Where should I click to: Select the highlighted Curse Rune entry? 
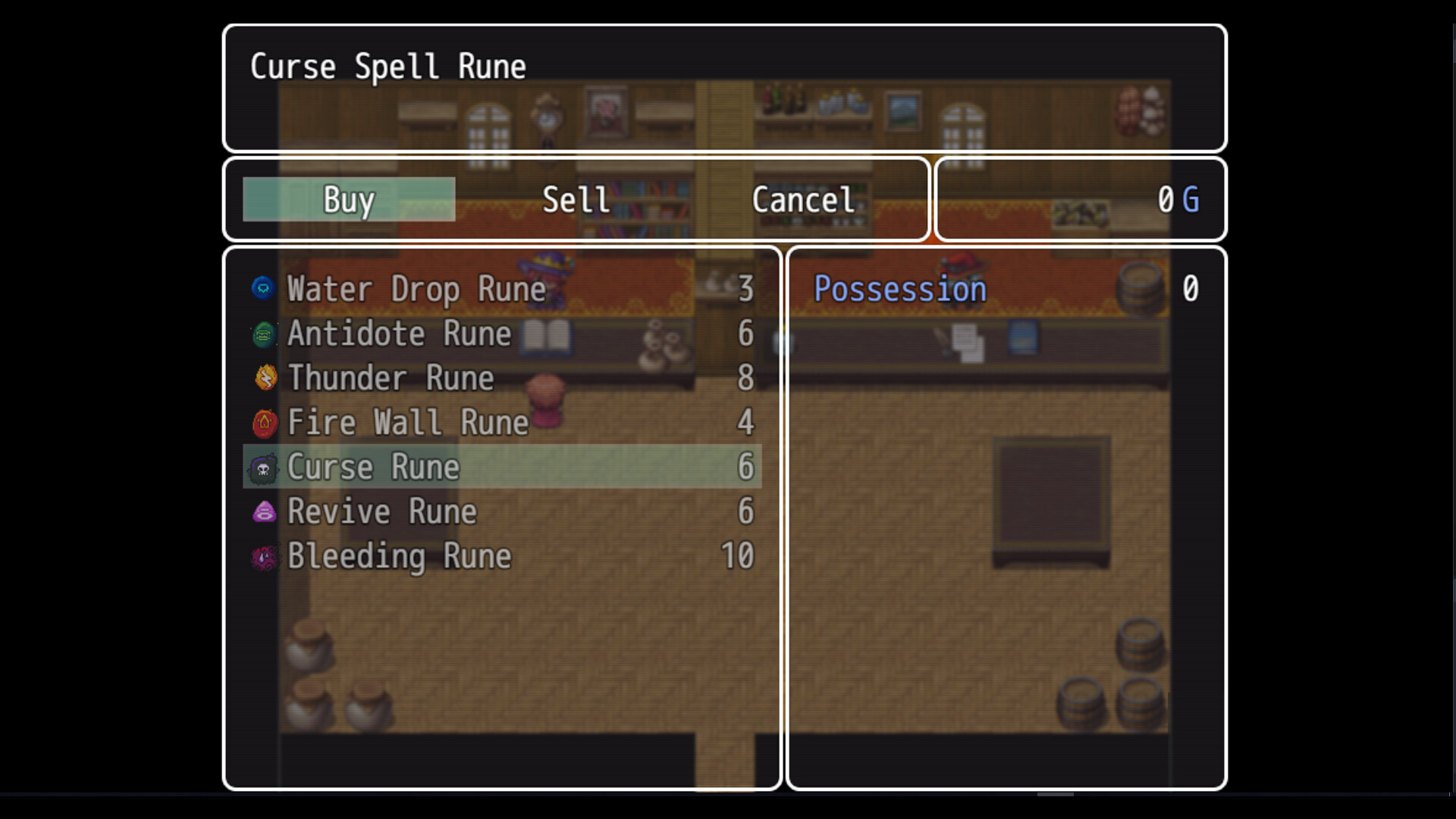click(x=500, y=467)
